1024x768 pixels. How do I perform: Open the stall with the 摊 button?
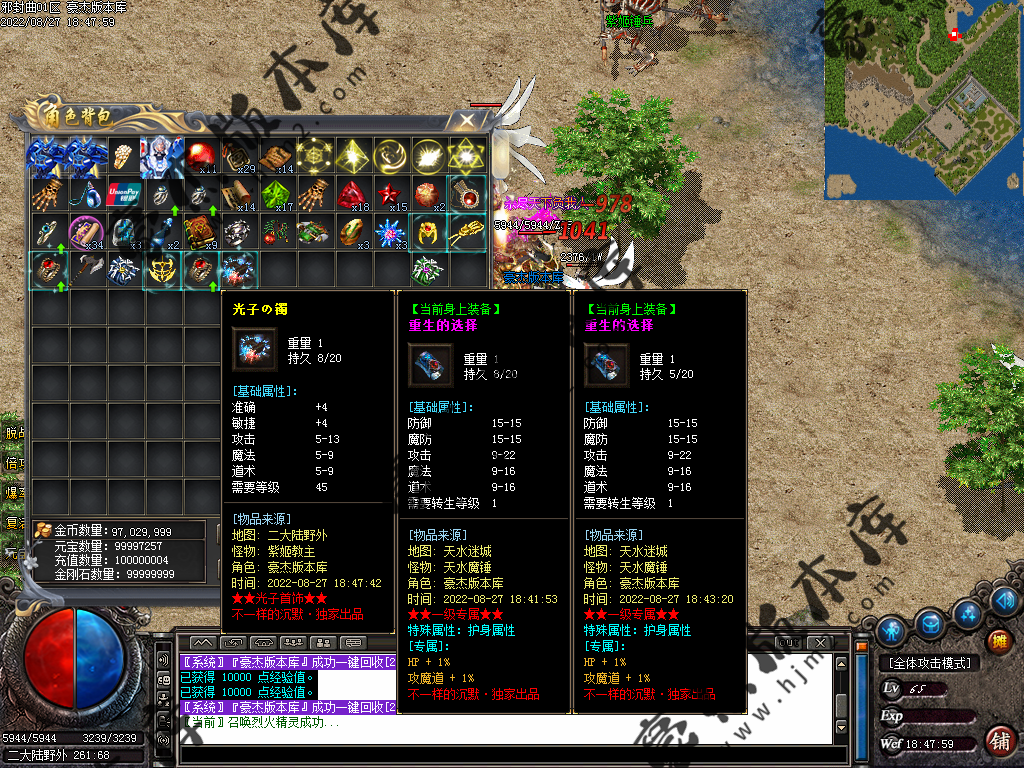pos(997,641)
